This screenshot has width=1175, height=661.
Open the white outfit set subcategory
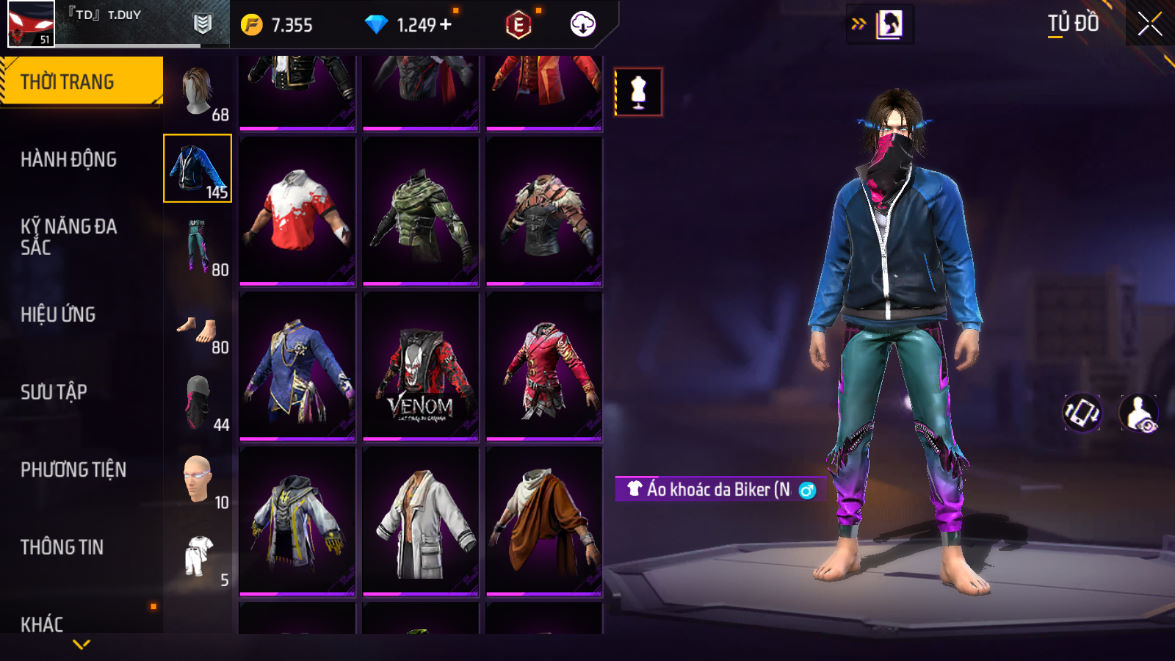(x=197, y=556)
